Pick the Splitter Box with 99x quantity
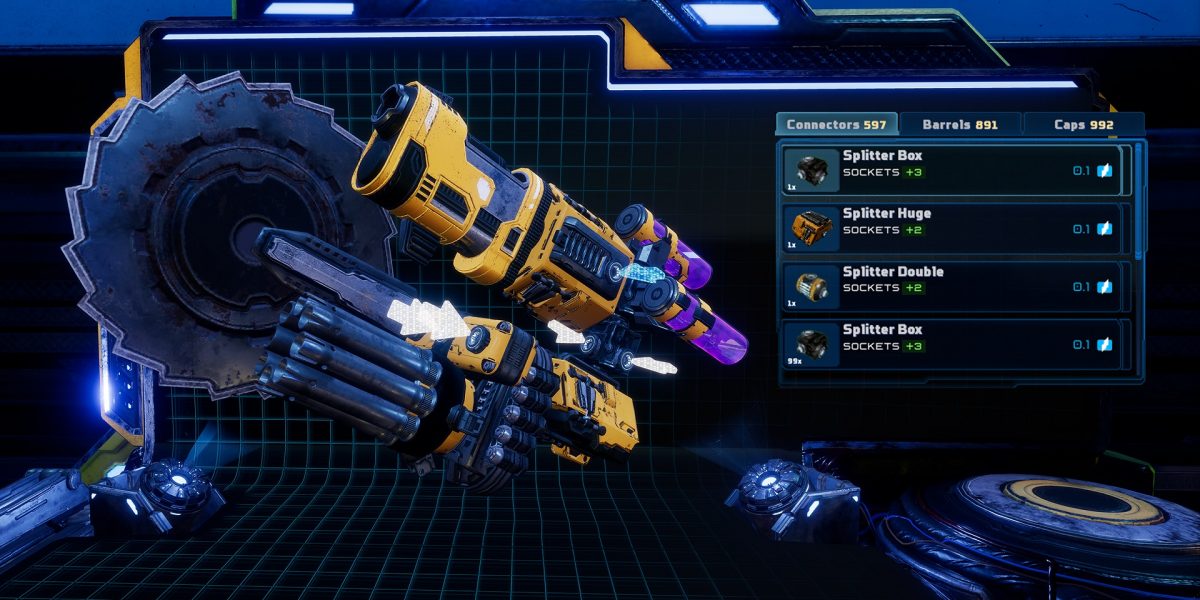This screenshot has width=1200, height=600. [955, 345]
